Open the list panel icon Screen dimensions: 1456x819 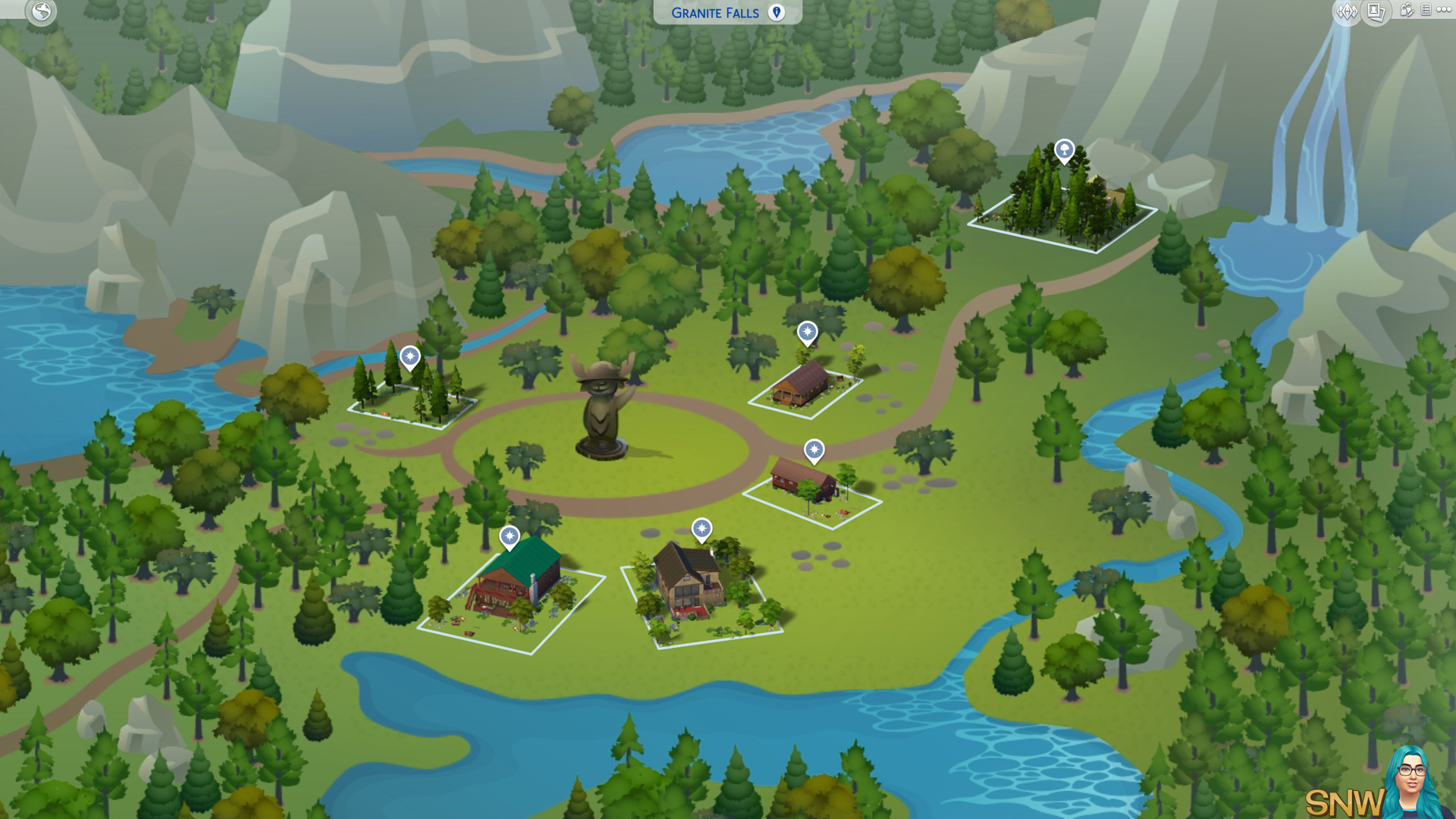tap(1426, 10)
